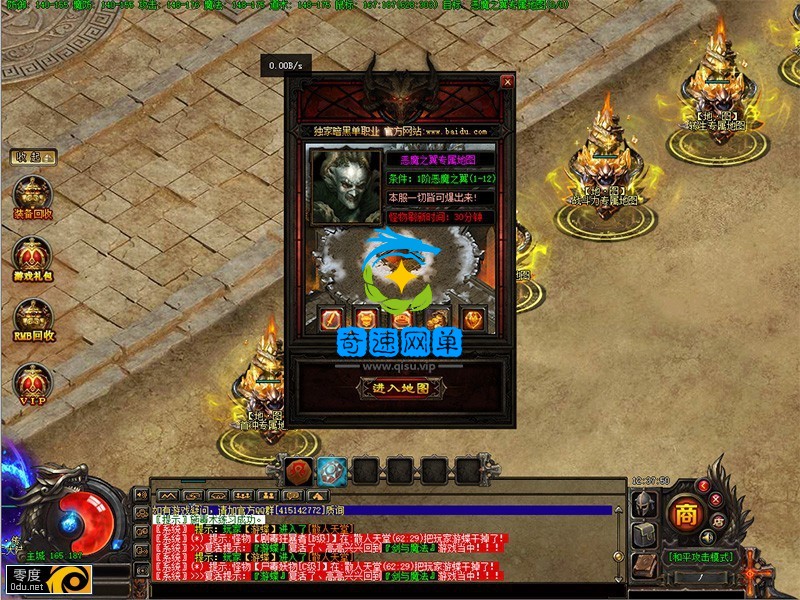Screen dimensions: 800x600
Task: Open the 游戏礼包 gift pack icon
Action: pos(32,257)
